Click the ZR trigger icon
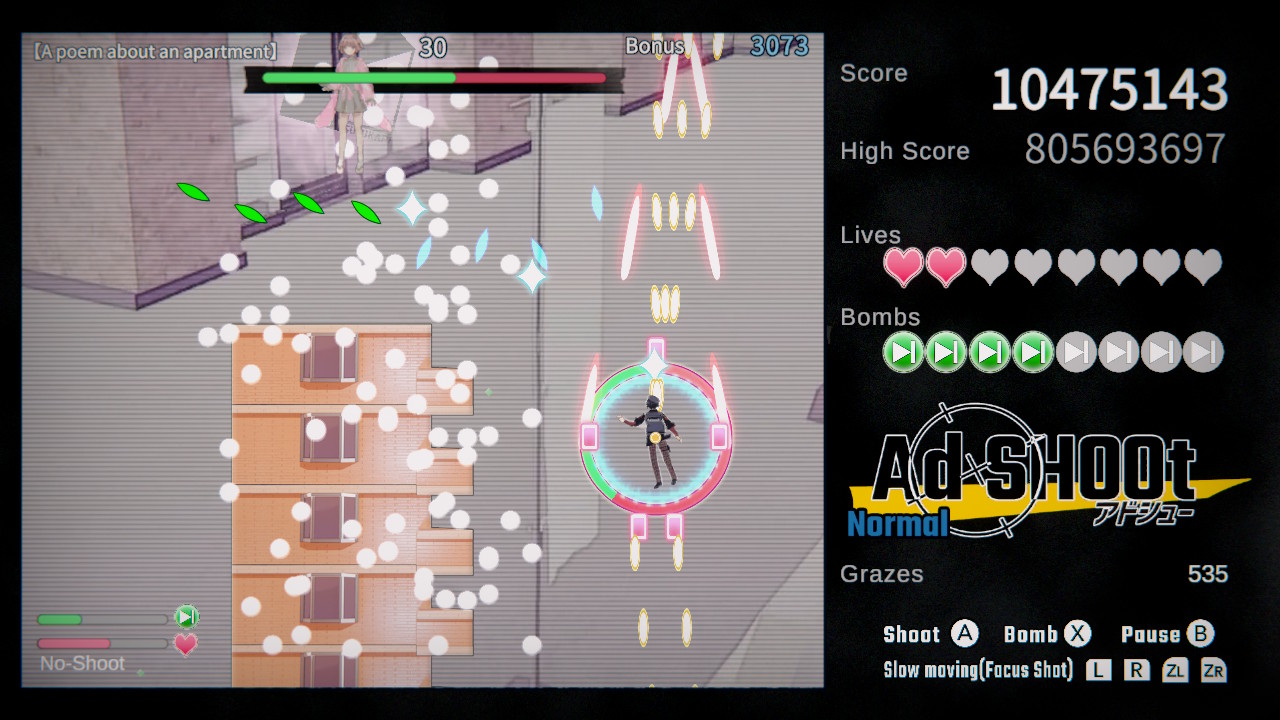The height and width of the screenshot is (720, 1280). pos(1212,670)
